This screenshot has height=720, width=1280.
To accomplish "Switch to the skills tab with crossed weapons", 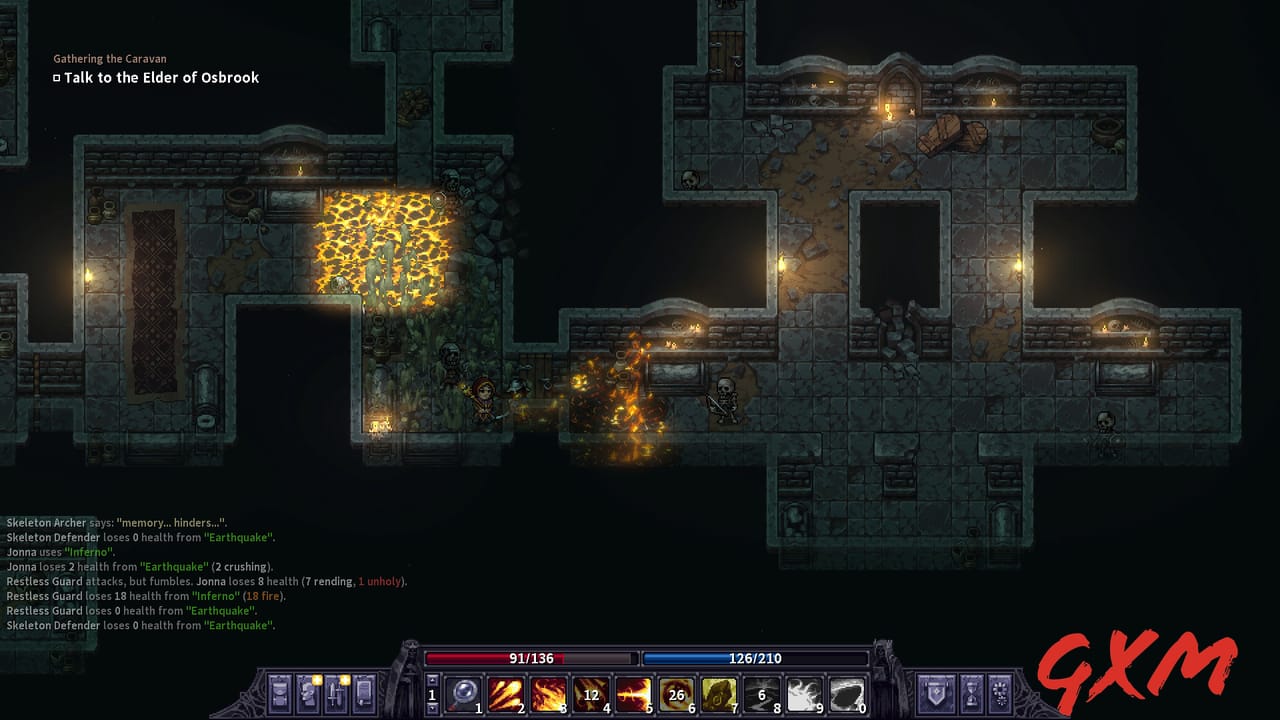I will 335,694.
